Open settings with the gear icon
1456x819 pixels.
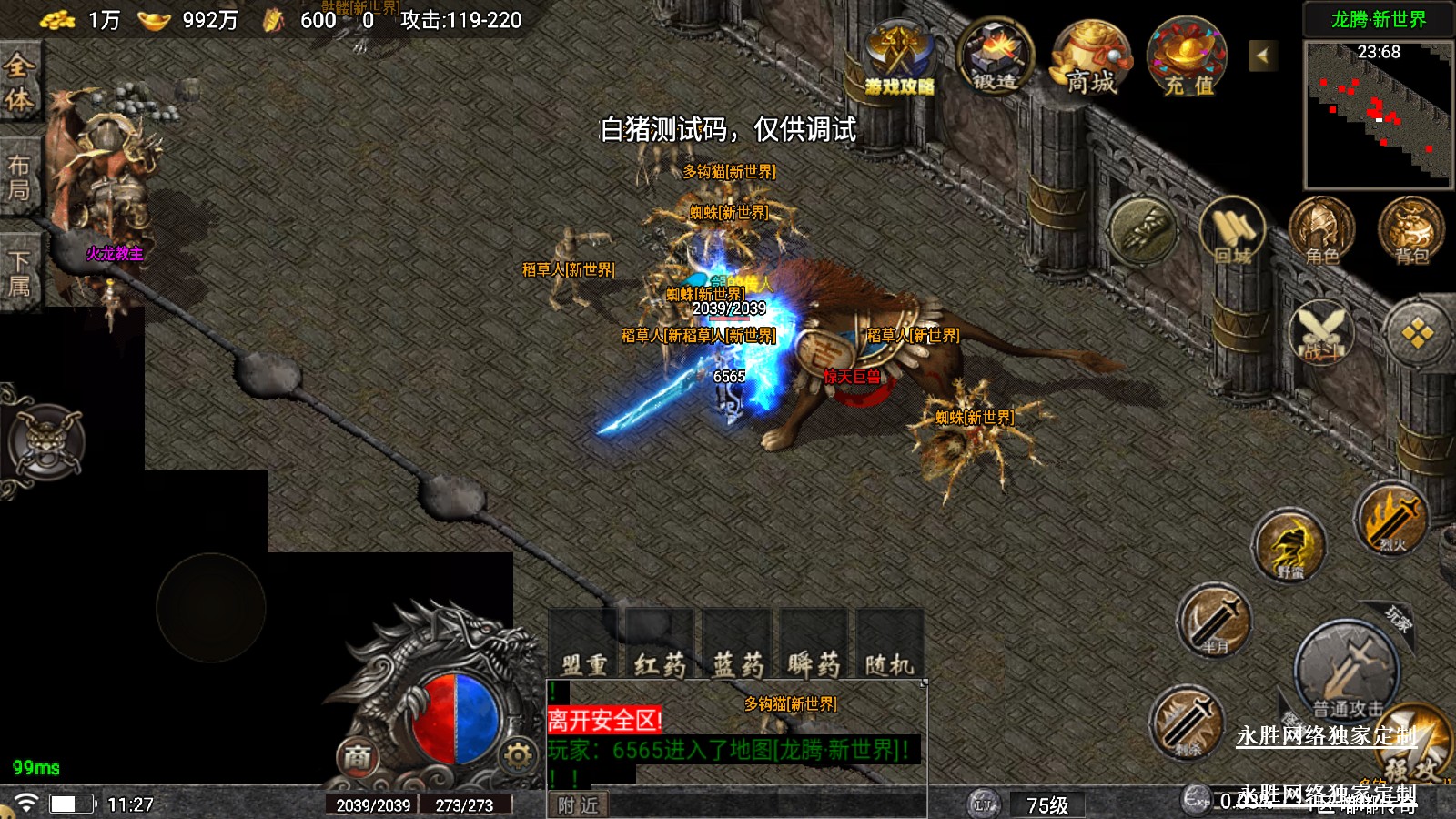[518, 755]
